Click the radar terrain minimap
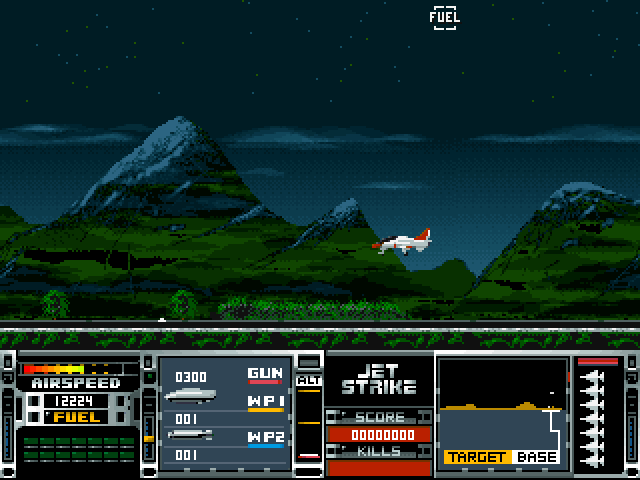 (x=501, y=402)
